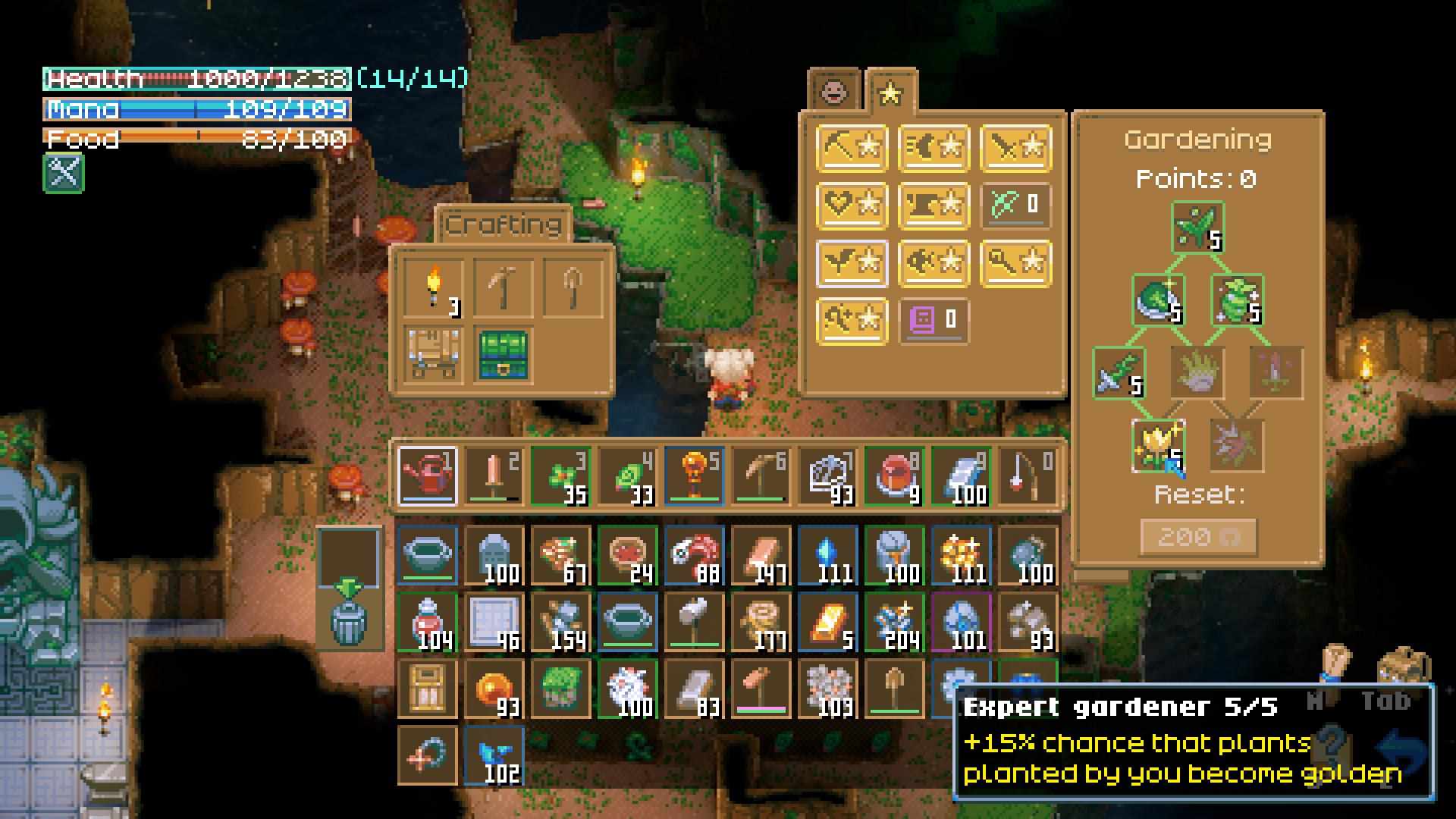Open the crossed-tools icon under the Food bar

pyautogui.click(x=64, y=173)
